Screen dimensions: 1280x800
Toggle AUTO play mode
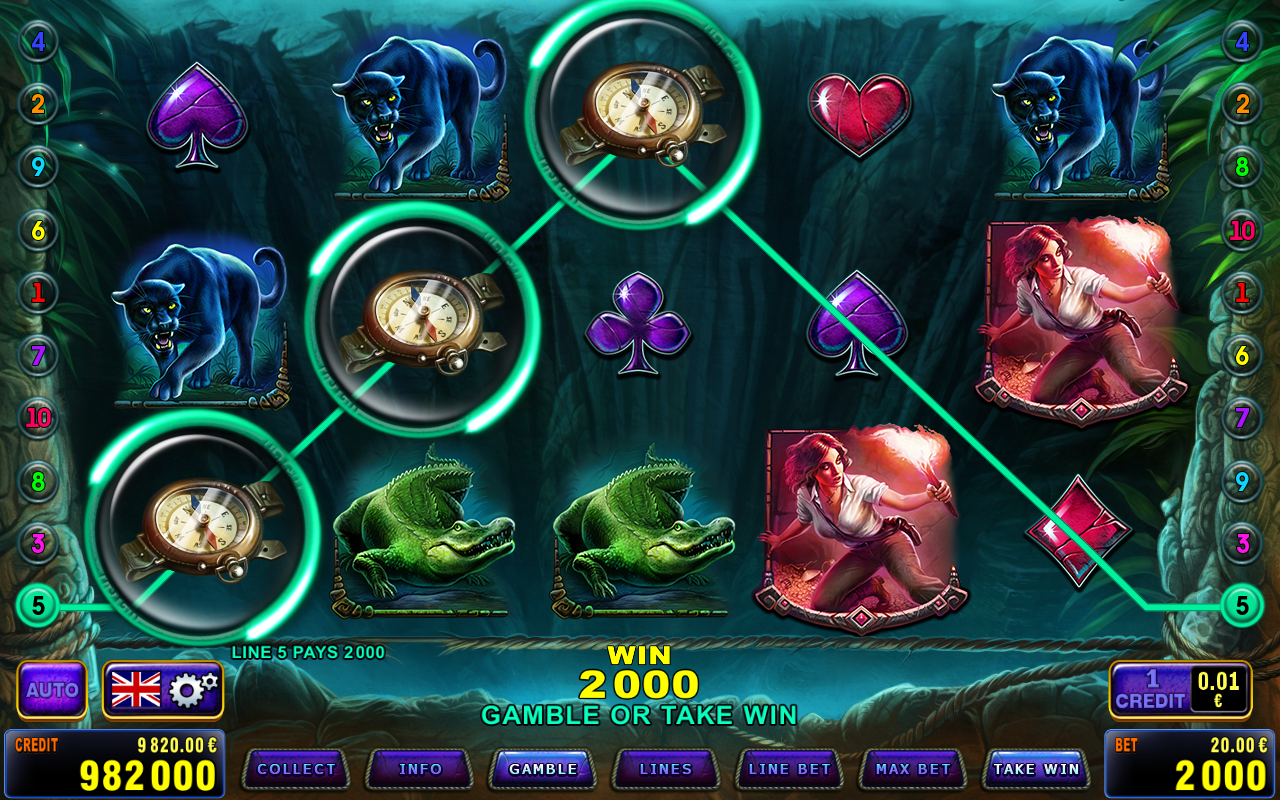pos(53,689)
